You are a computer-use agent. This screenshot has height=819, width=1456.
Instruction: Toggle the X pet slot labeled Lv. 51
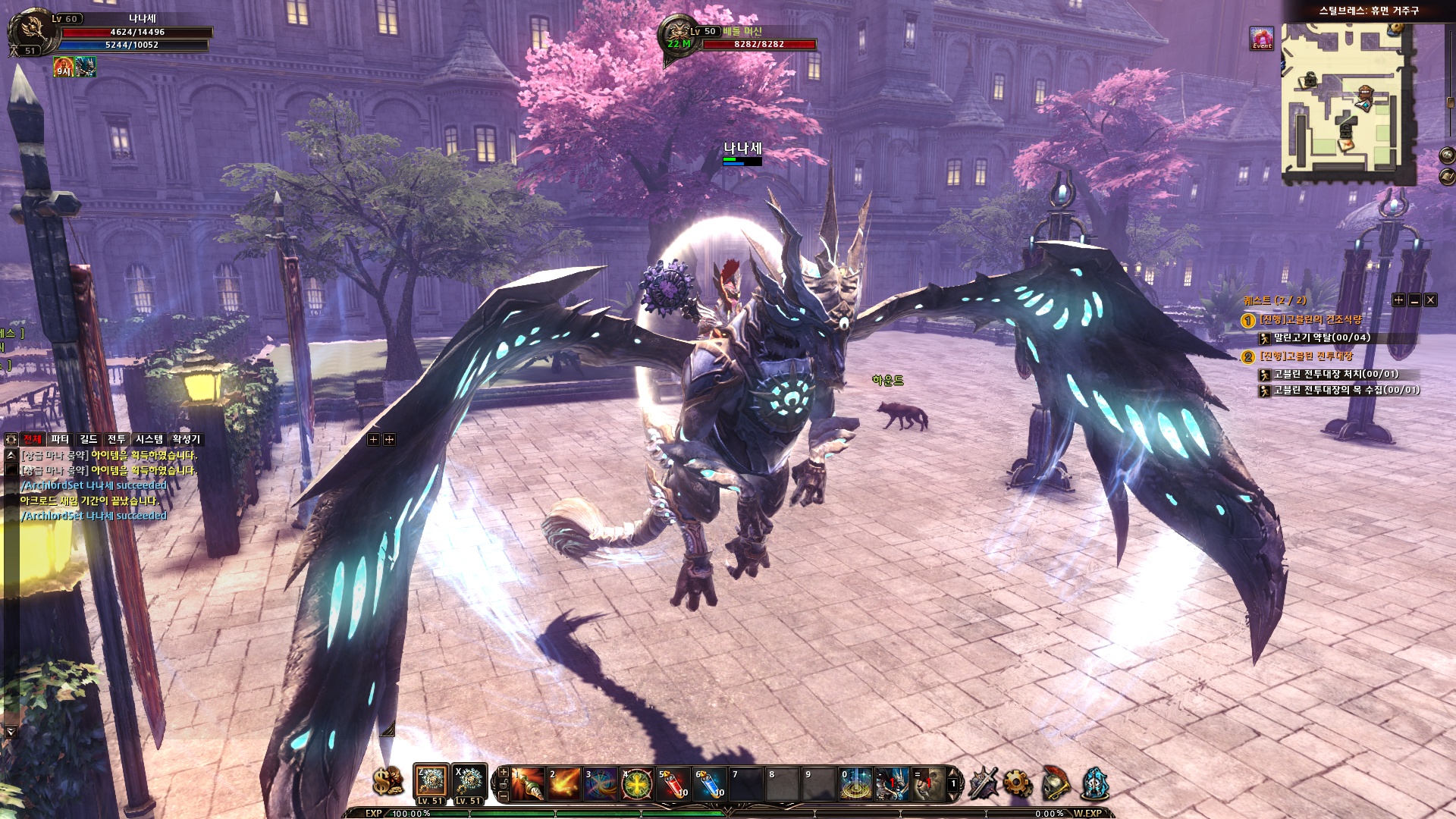(470, 780)
